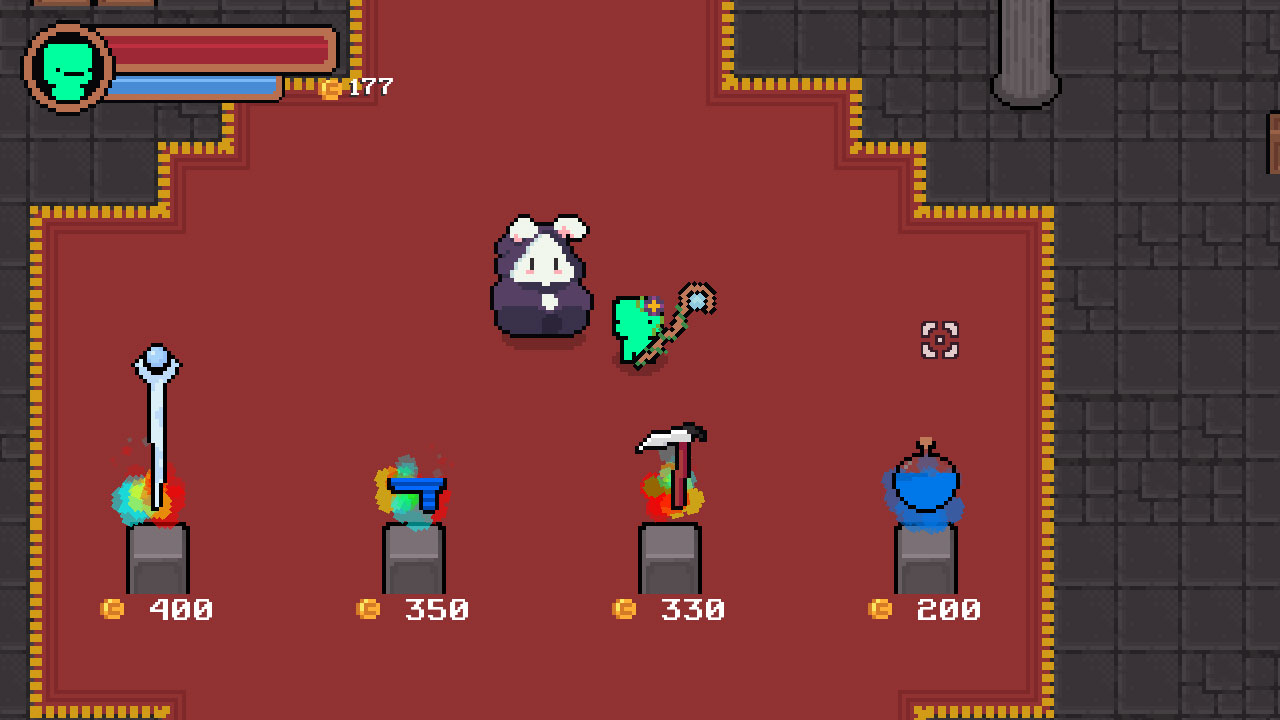Click the coin icon beside the 177 counter
This screenshot has width=1280, height=720.
pos(333,87)
